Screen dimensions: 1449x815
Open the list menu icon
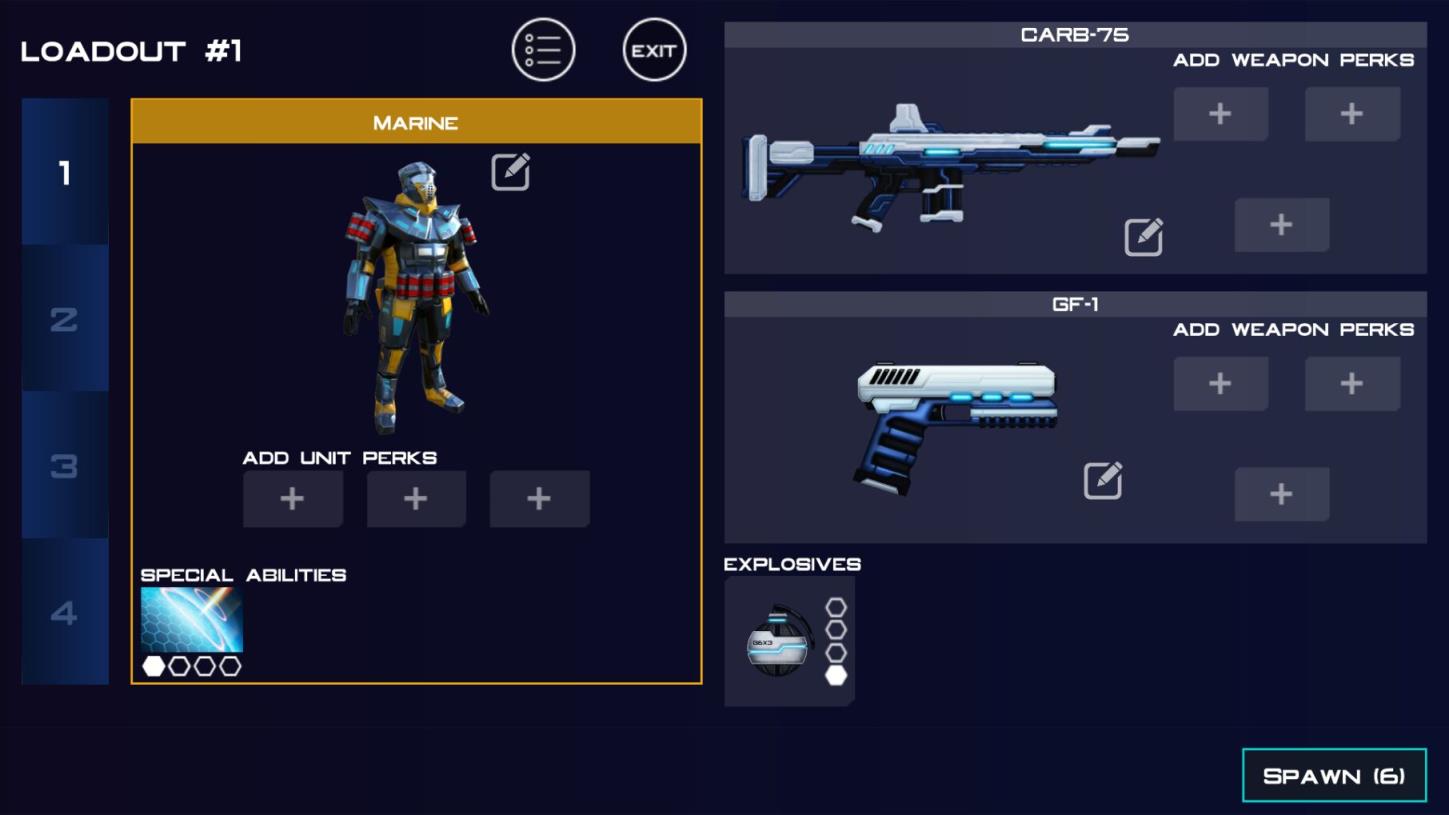[x=543, y=50]
